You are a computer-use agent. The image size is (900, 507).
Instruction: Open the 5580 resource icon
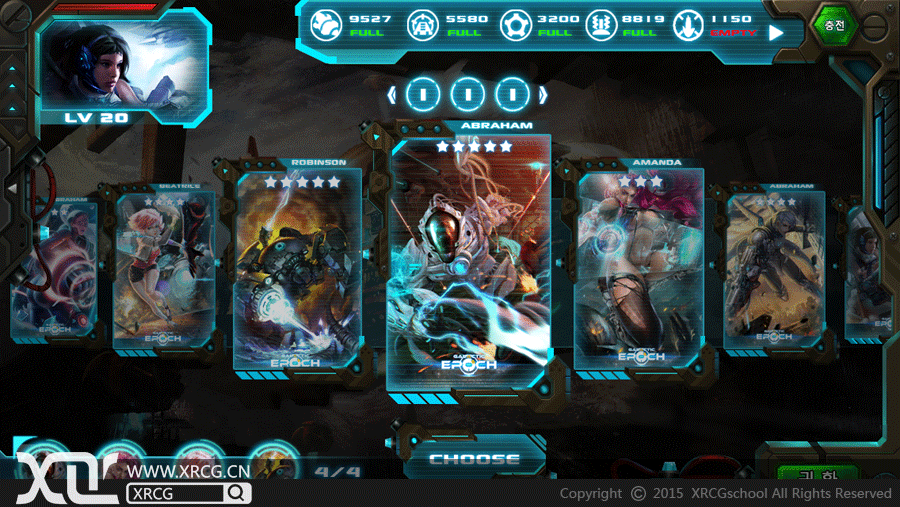point(420,24)
